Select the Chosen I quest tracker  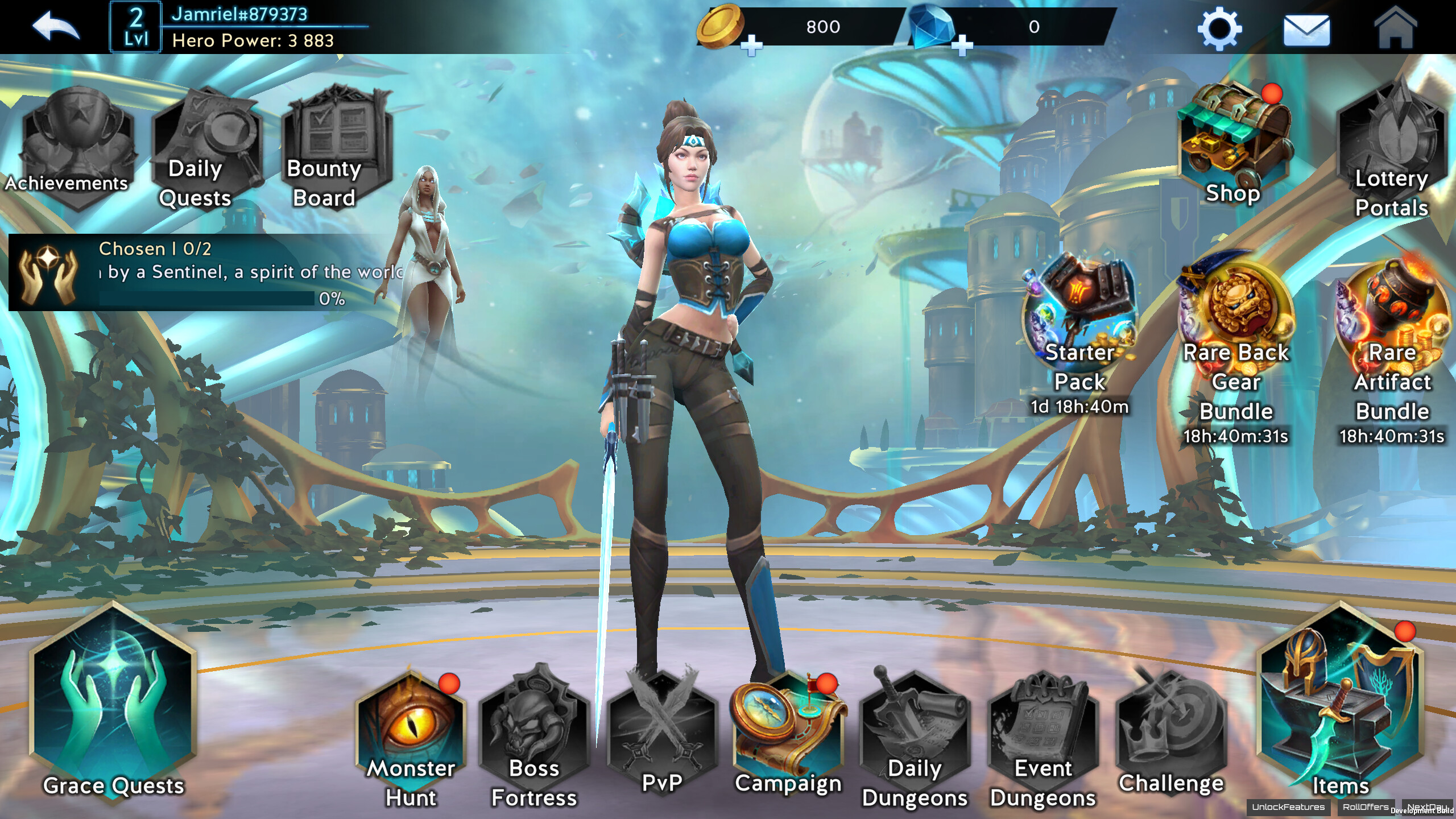tap(205, 273)
